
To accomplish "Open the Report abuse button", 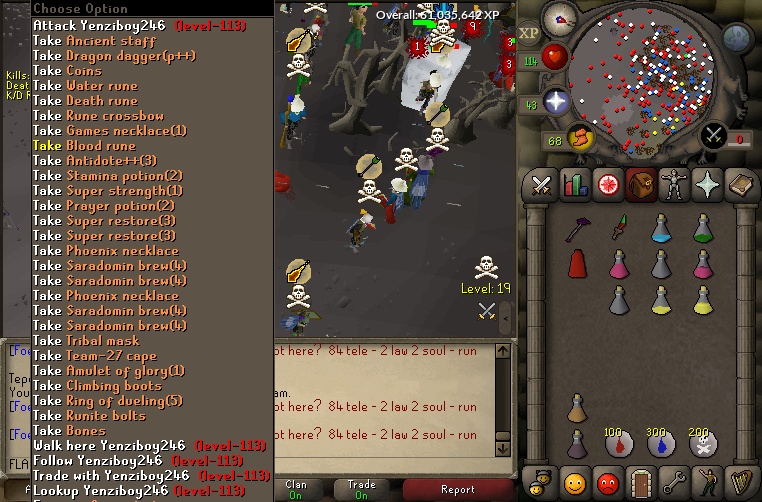I will click(460, 490).
